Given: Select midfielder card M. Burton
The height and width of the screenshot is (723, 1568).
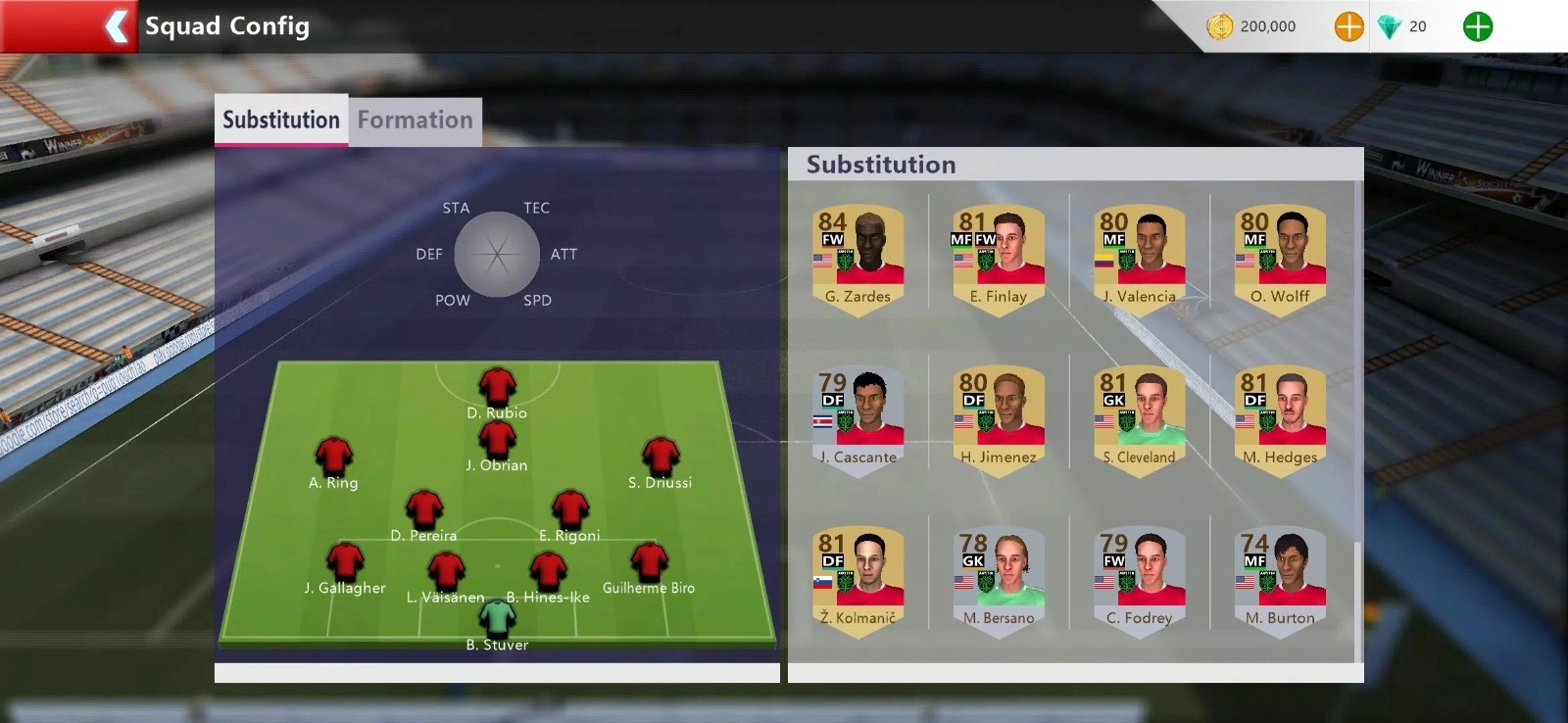Looking at the screenshot, I should (1280, 579).
